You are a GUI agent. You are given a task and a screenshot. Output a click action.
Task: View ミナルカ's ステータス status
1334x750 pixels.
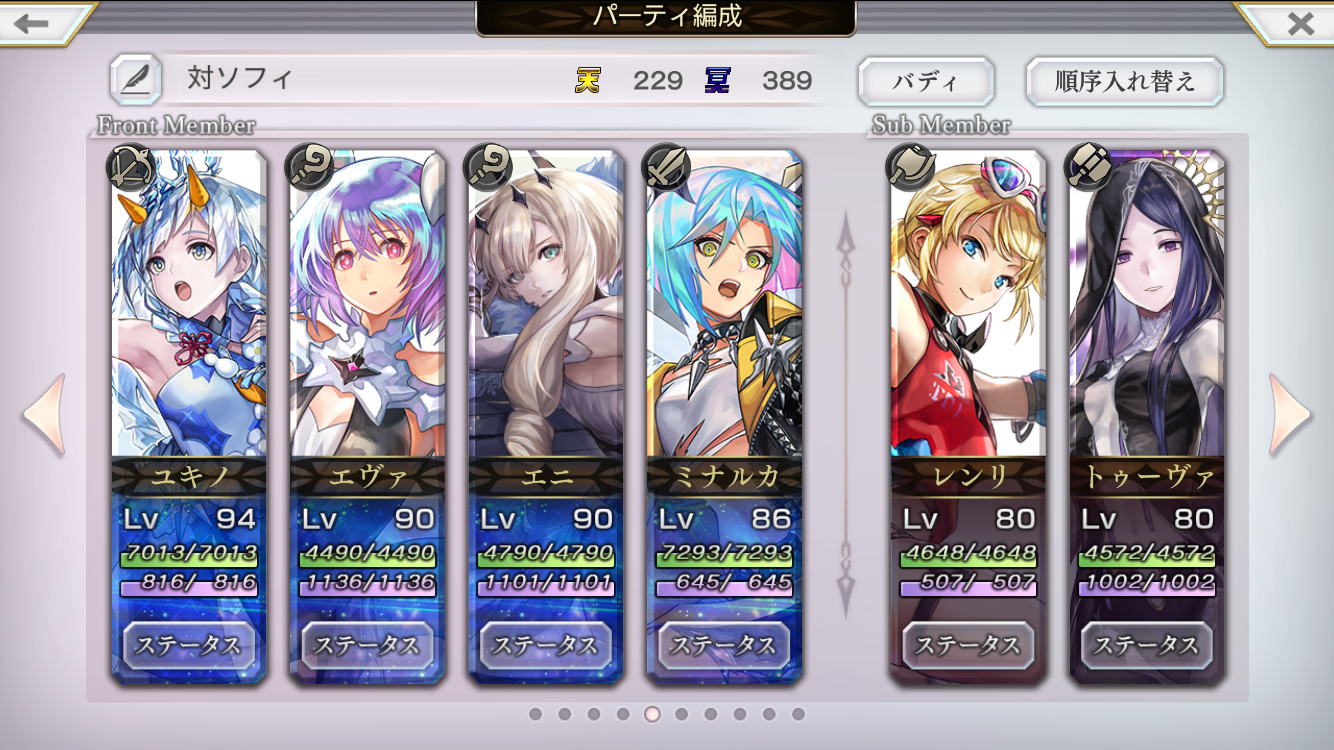[724, 645]
